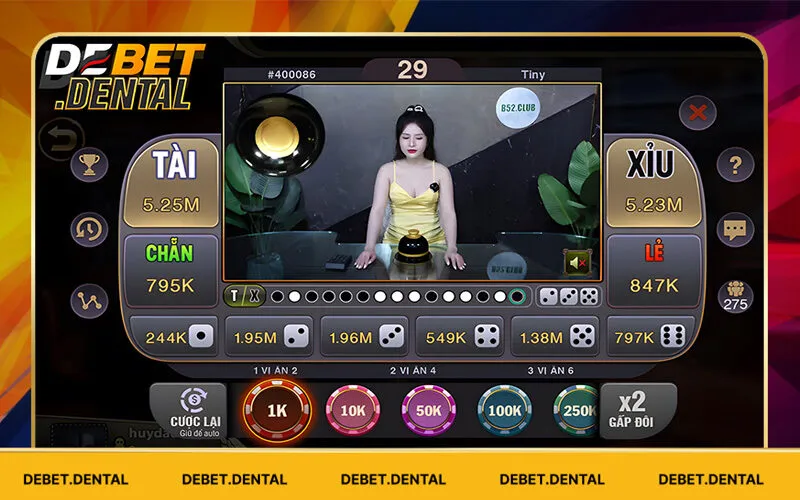Viewport: 800px width, 500px height.
Task: Bet on the five-pip dice face
Action: tap(555, 337)
